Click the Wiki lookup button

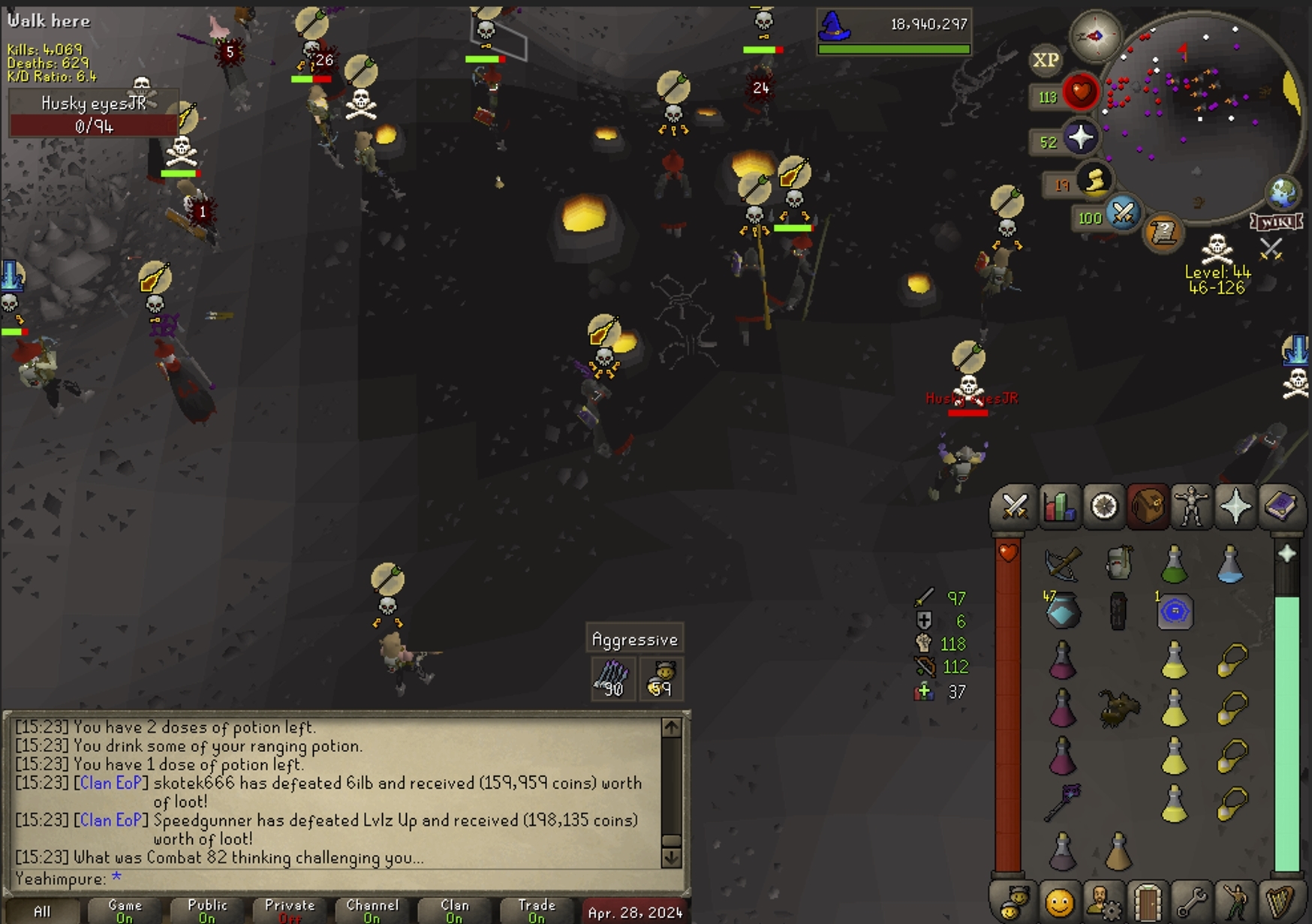pos(1275,222)
